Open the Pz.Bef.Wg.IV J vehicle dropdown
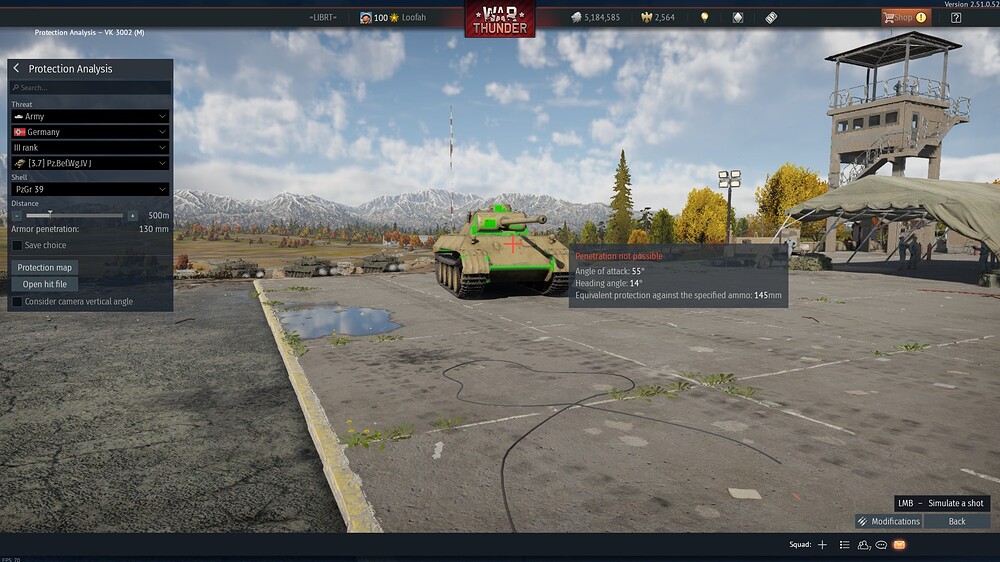Screen dimensions: 1000x562 pos(89,163)
